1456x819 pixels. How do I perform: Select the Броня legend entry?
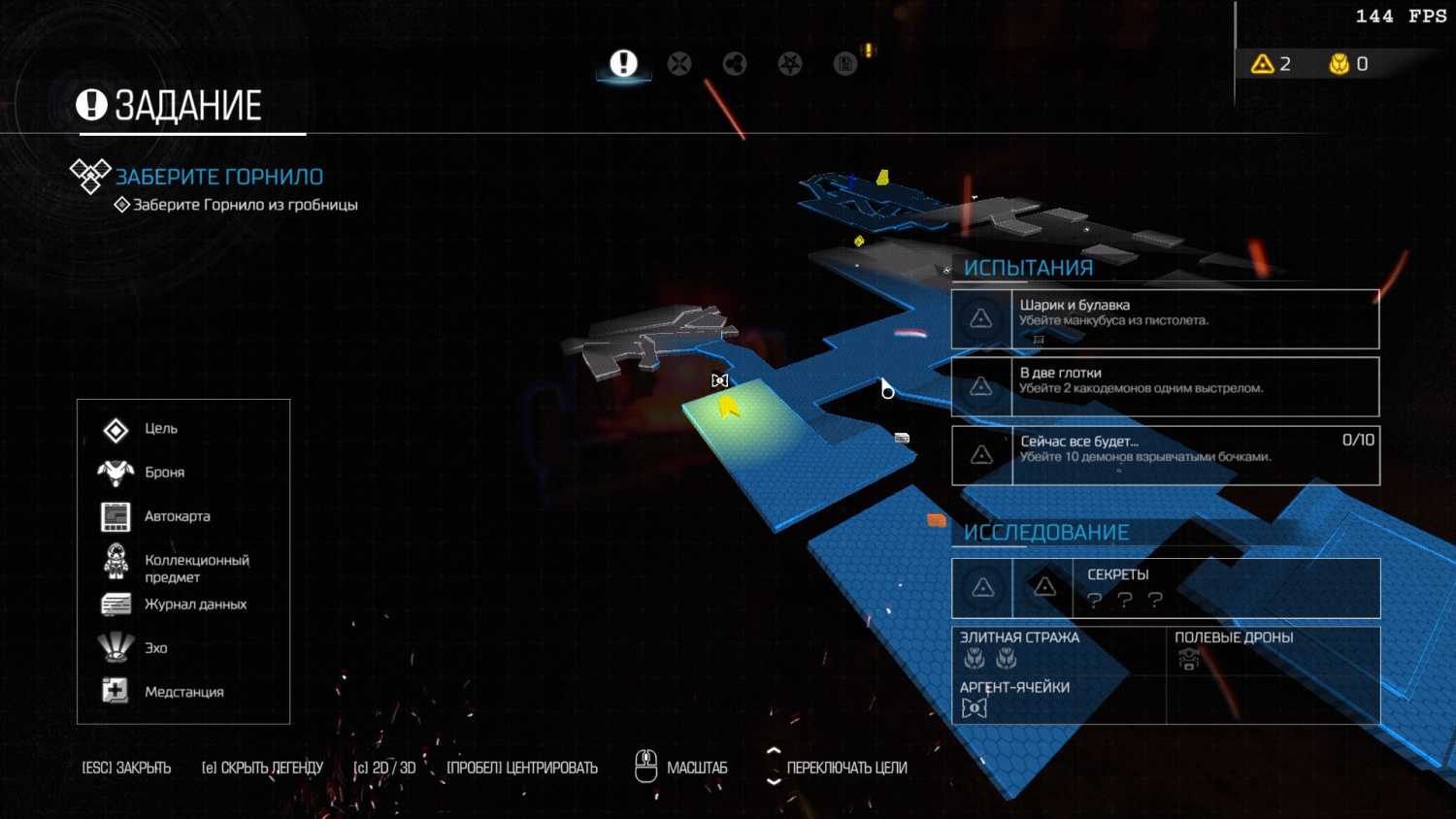(x=163, y=473)
